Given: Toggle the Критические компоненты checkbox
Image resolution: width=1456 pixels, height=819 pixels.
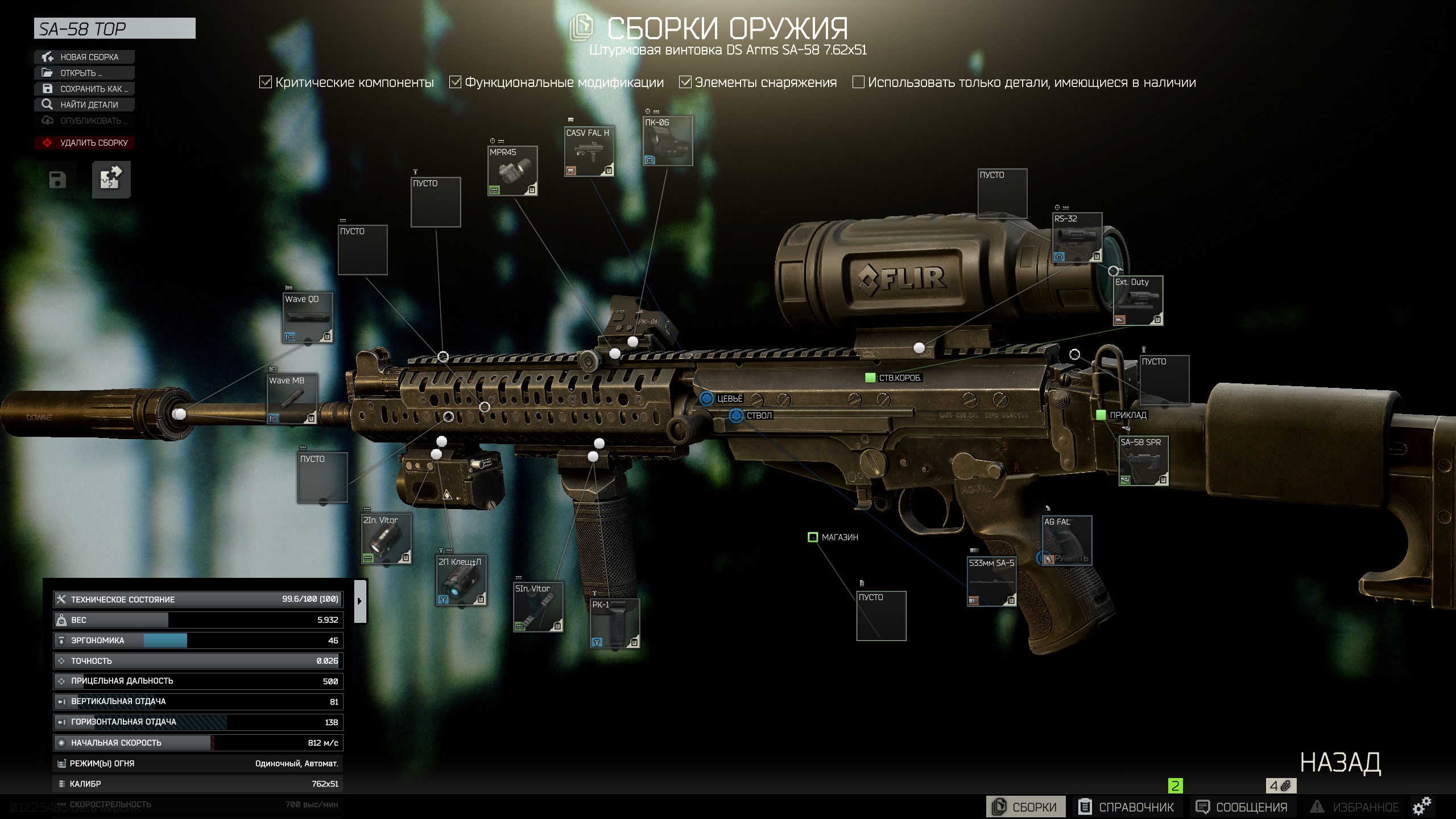Looking at the screenshot, I should pos(266,82).
